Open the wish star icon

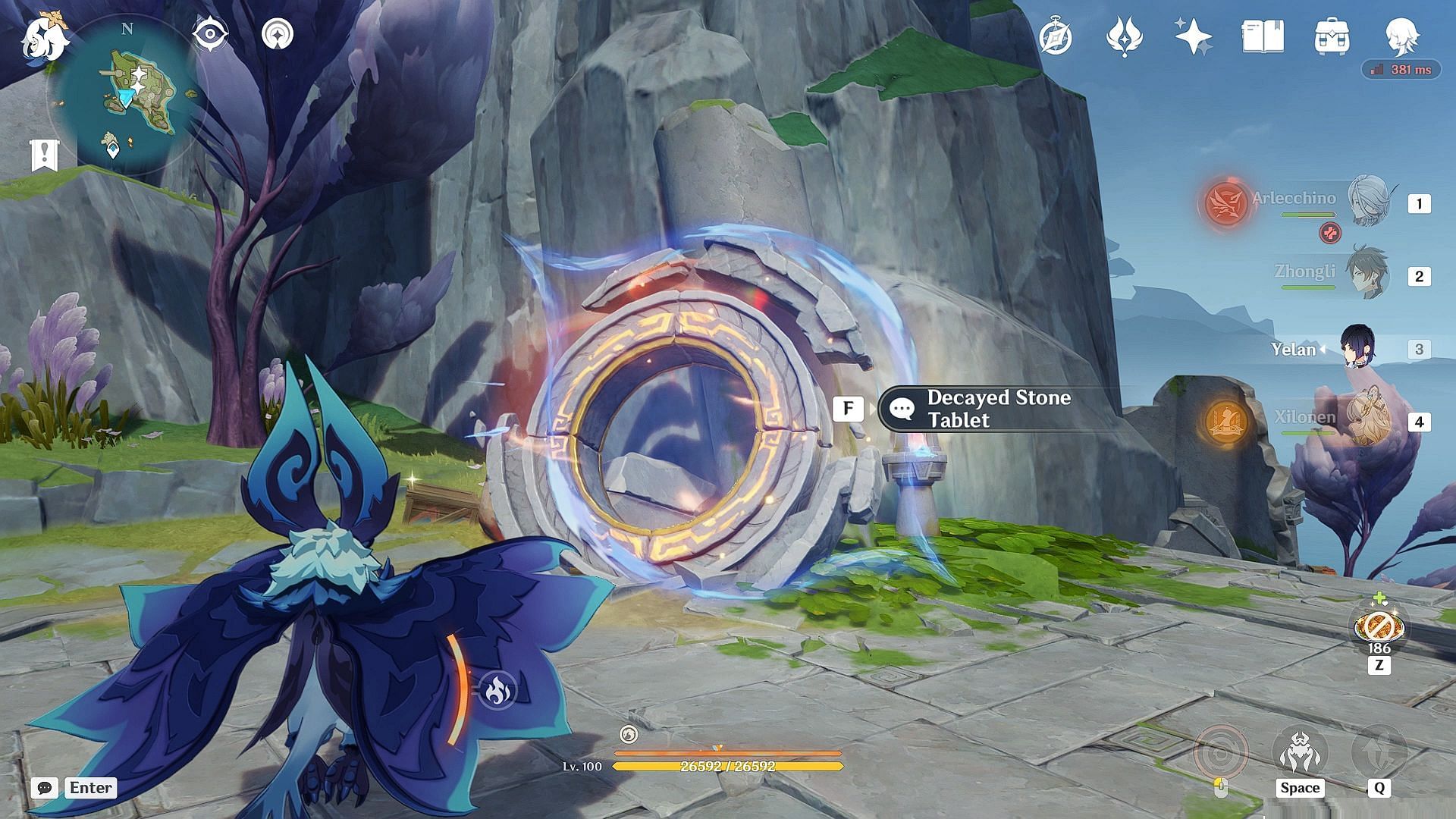[x=1193, y=37]
